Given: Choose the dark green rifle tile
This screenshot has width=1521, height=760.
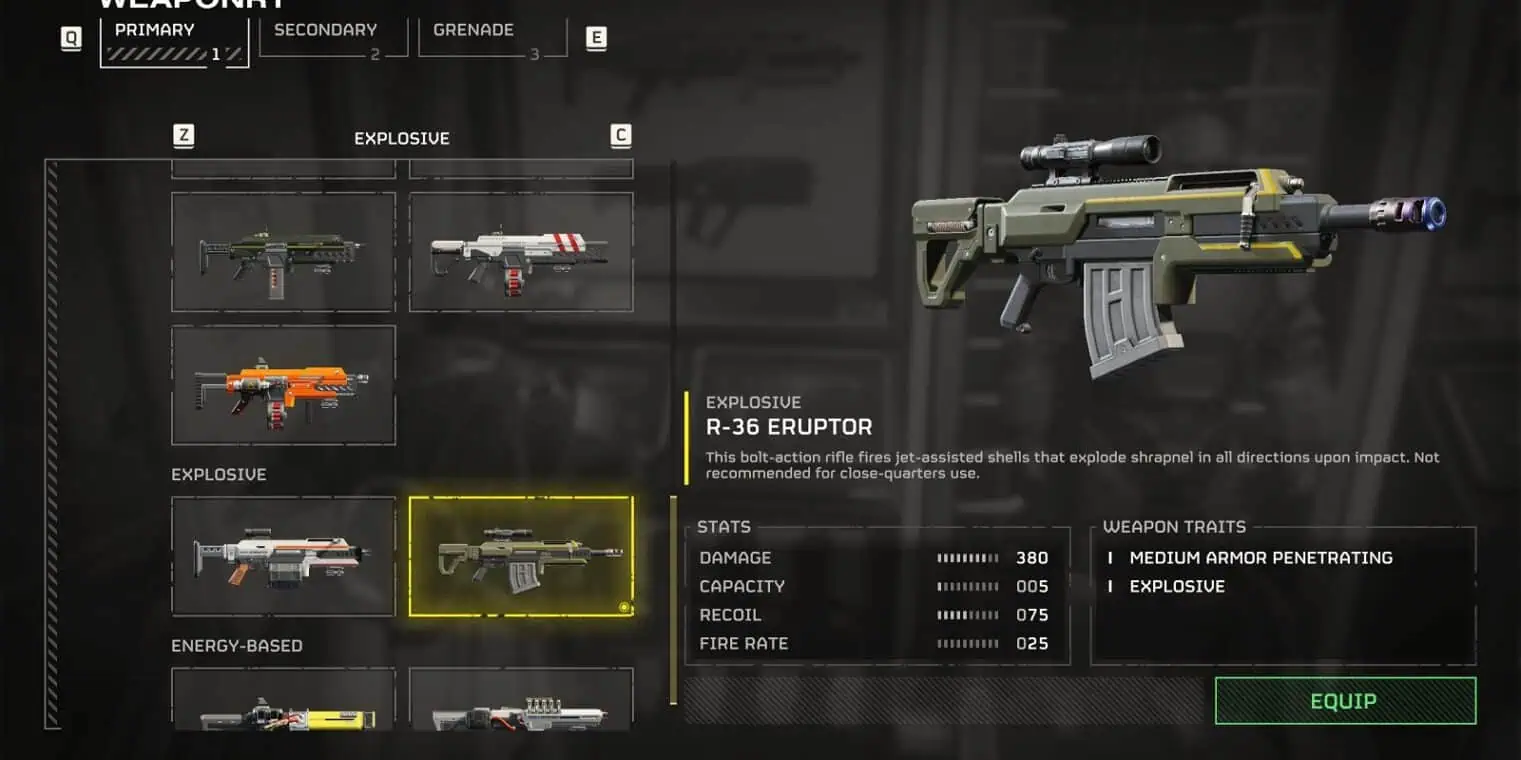Looking at the screenshot, I should tap(283, 252).
